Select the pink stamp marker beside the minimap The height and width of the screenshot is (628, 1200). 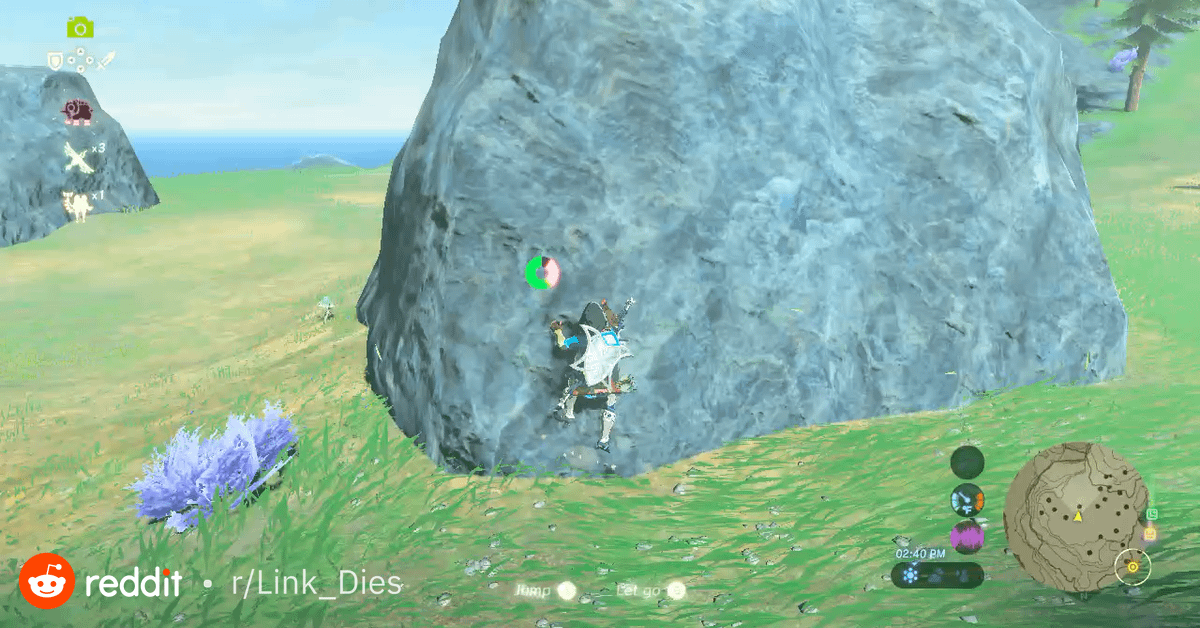(x=1149, y=534)
